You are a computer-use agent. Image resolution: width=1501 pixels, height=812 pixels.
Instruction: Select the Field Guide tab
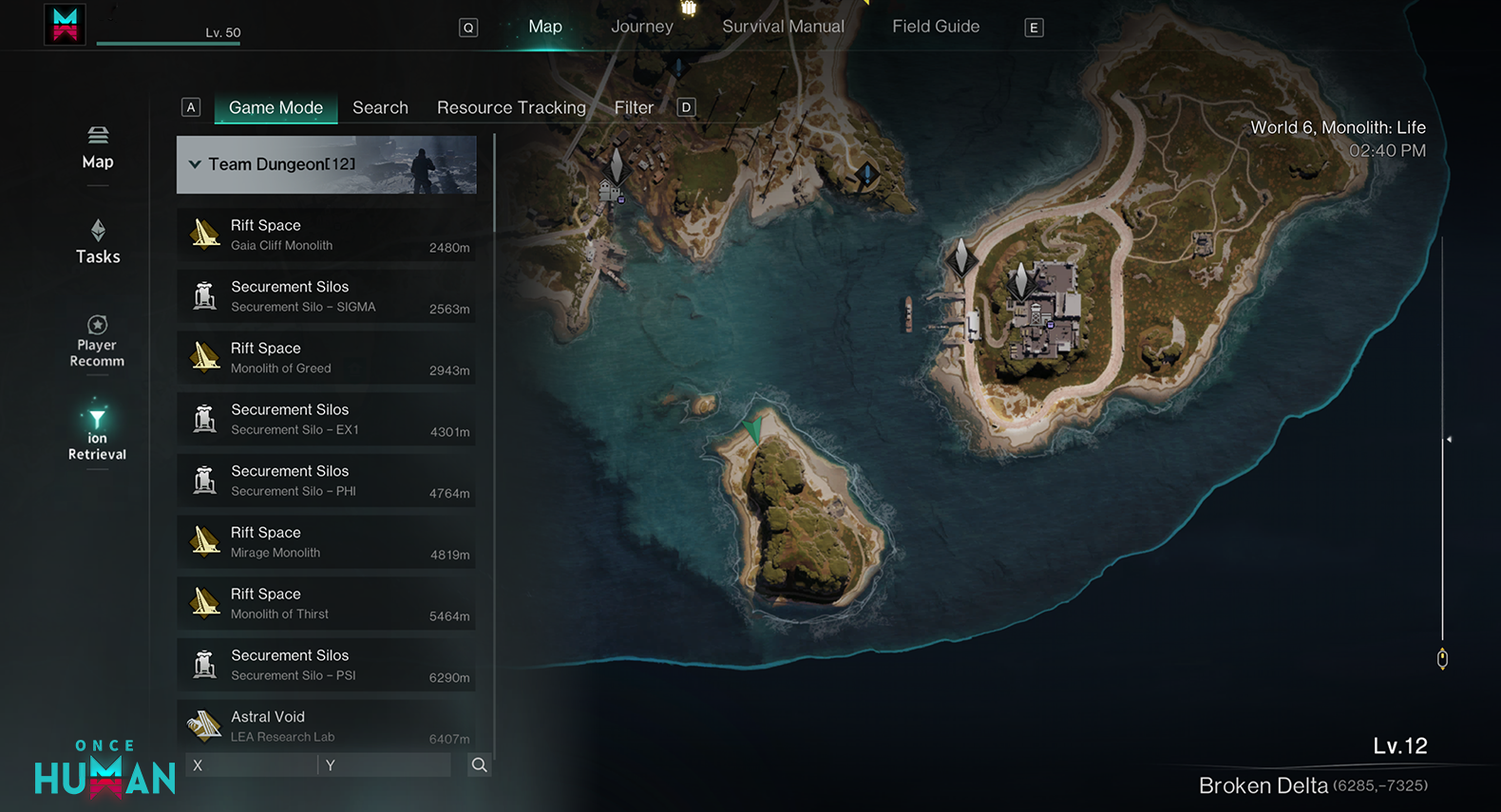coord(935,27)
